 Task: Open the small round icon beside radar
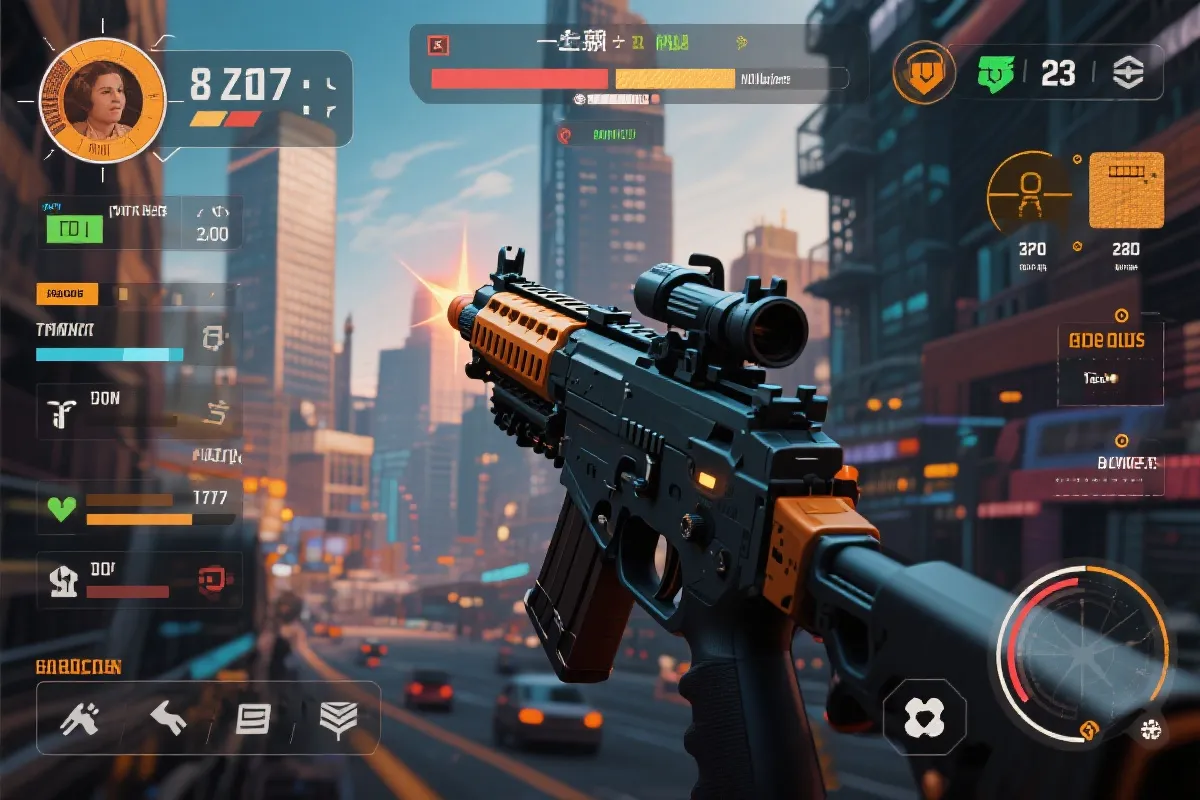pyautogui.click(x=1150, y=730)
